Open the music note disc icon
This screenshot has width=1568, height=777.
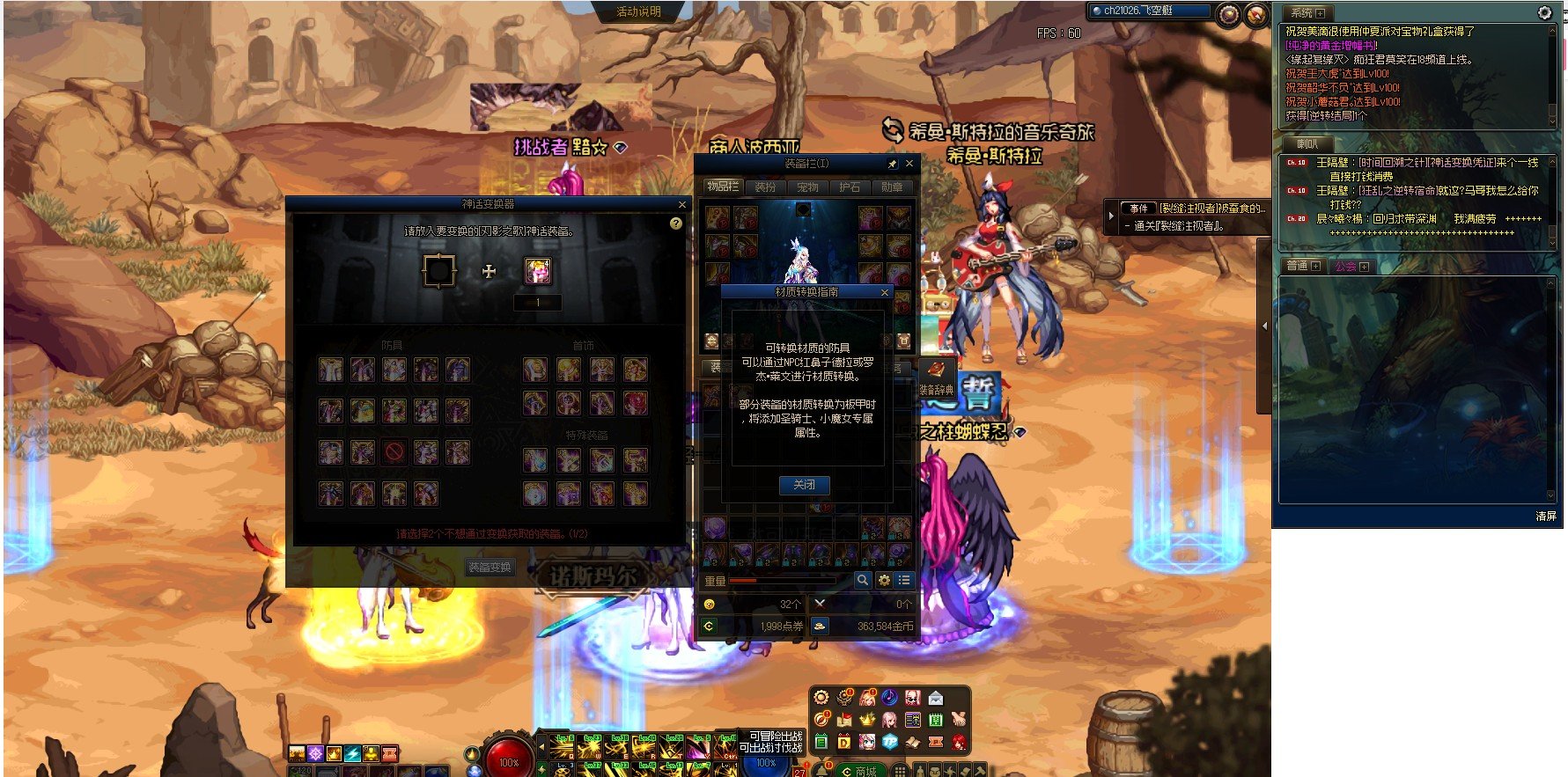(x=889, y=698)
